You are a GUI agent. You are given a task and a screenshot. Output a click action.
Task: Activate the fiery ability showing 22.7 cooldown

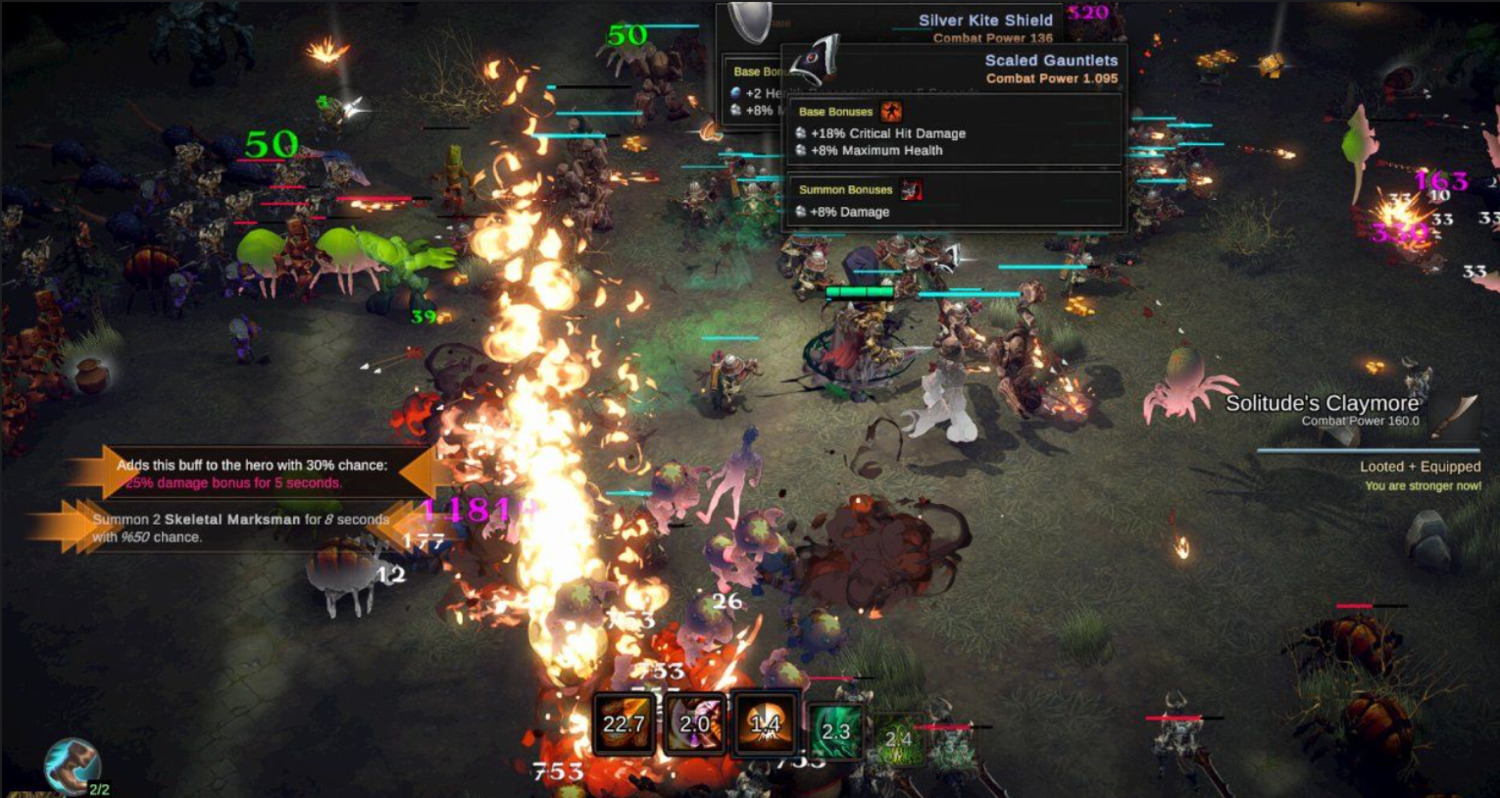point(624,723)
